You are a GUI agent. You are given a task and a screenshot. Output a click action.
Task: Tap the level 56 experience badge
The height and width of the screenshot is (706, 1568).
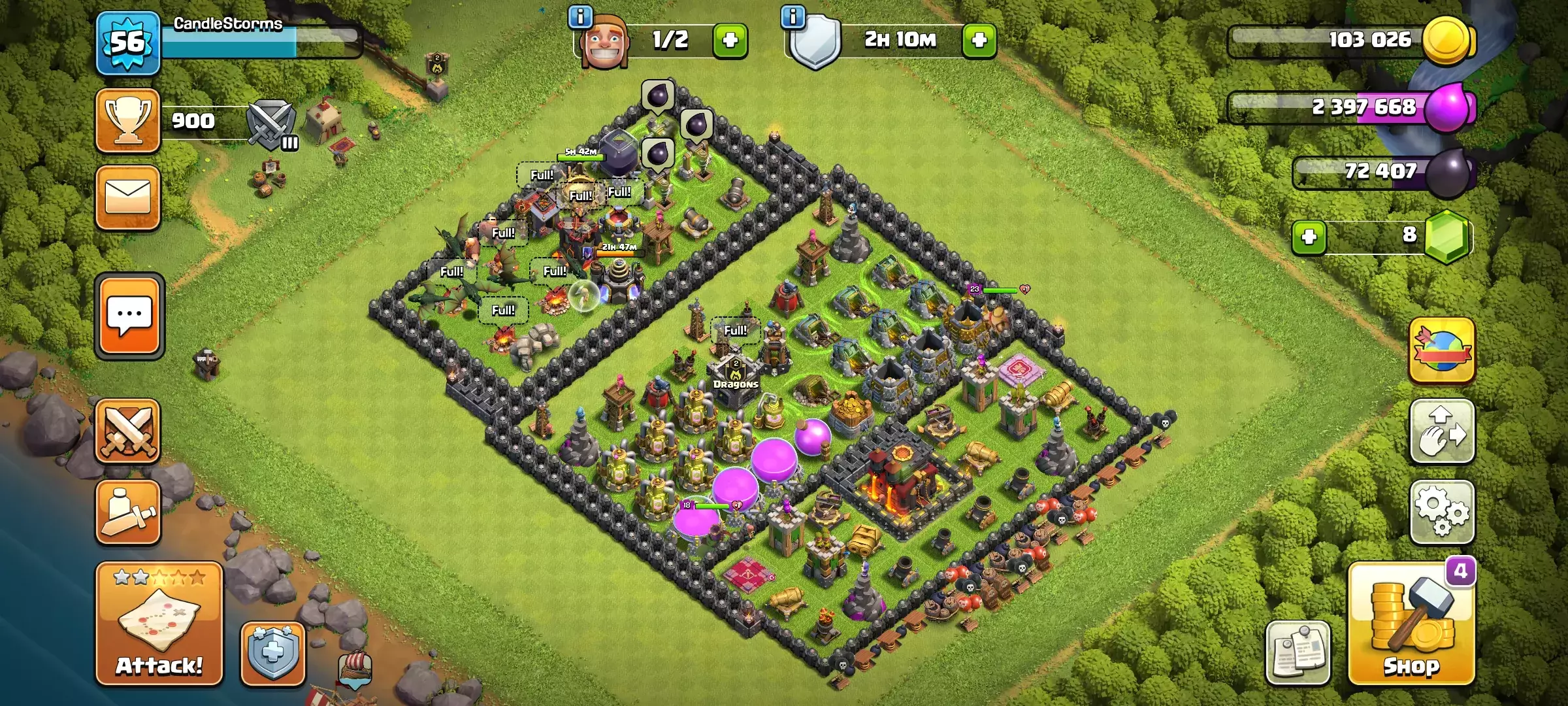pos(128,42)
